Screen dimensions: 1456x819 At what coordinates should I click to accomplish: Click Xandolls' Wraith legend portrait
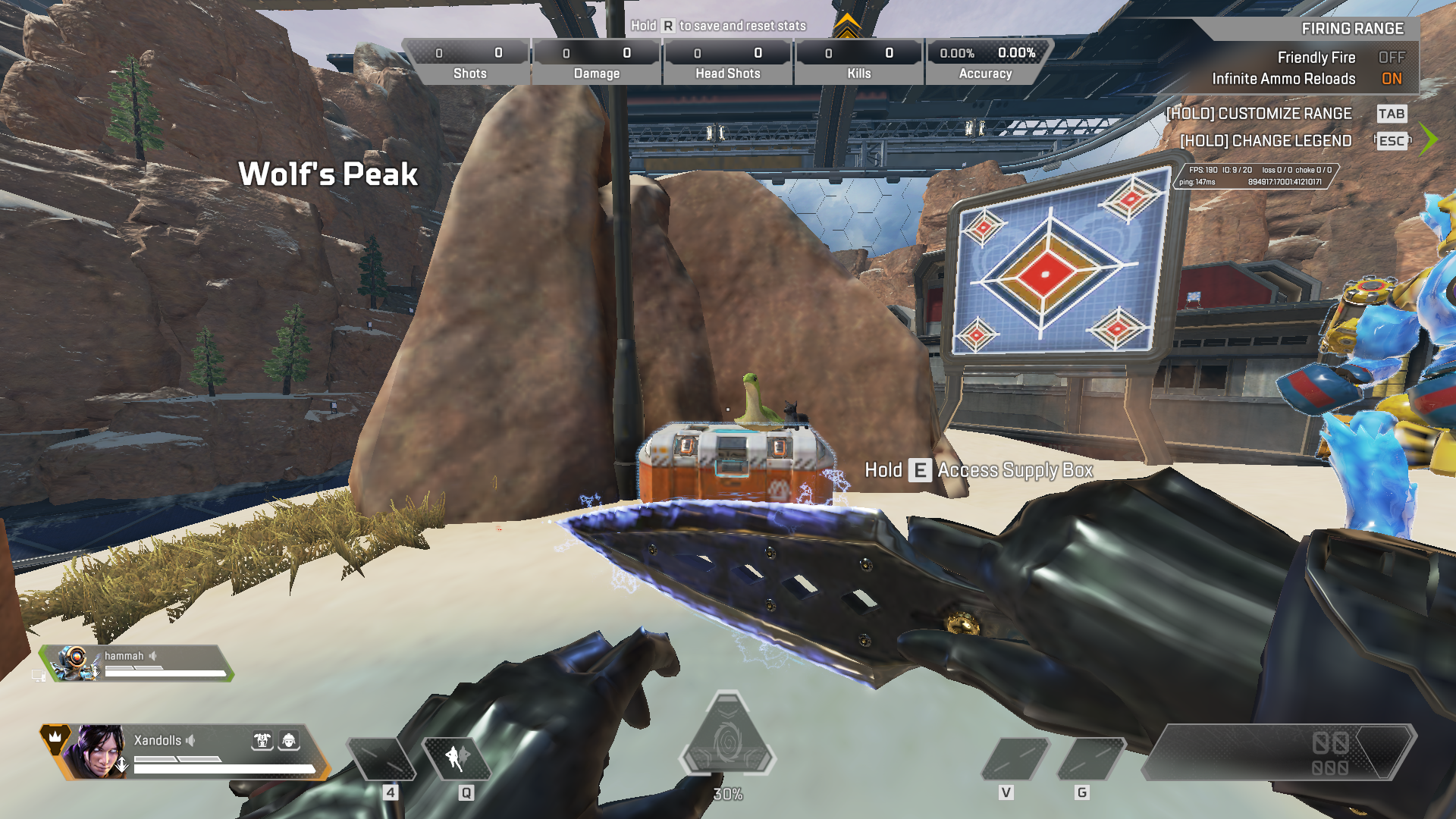pos(96,752)
